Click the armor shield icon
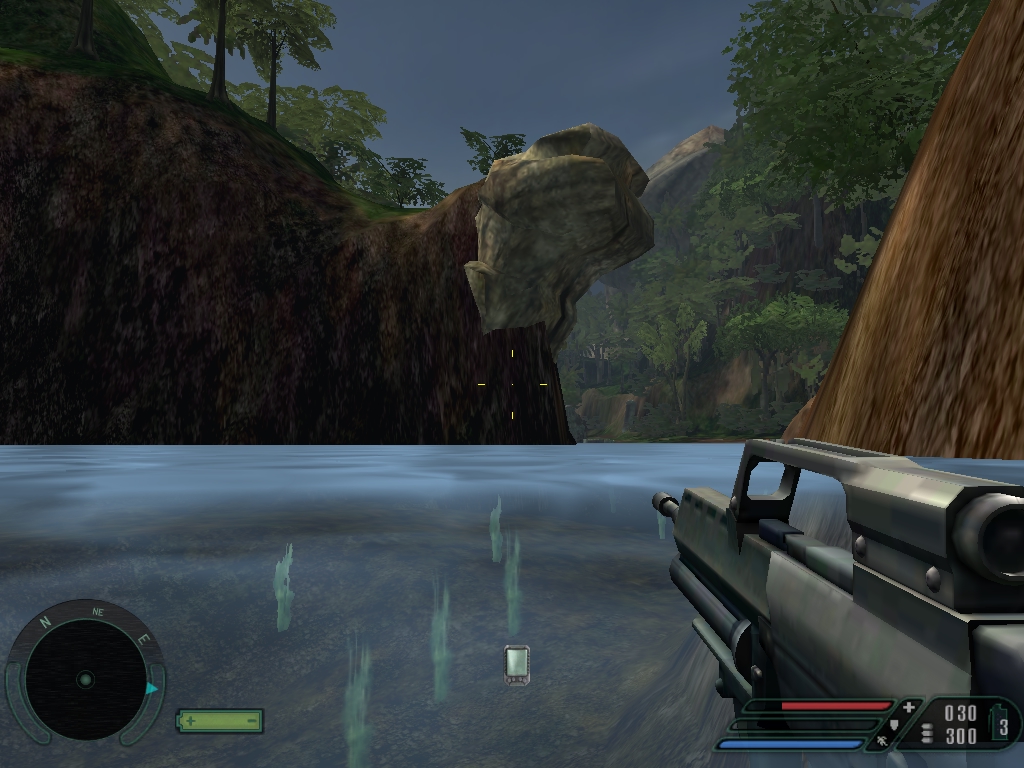Image resolution: width=1024 pixels, height=768 pixels. (893, 725)
